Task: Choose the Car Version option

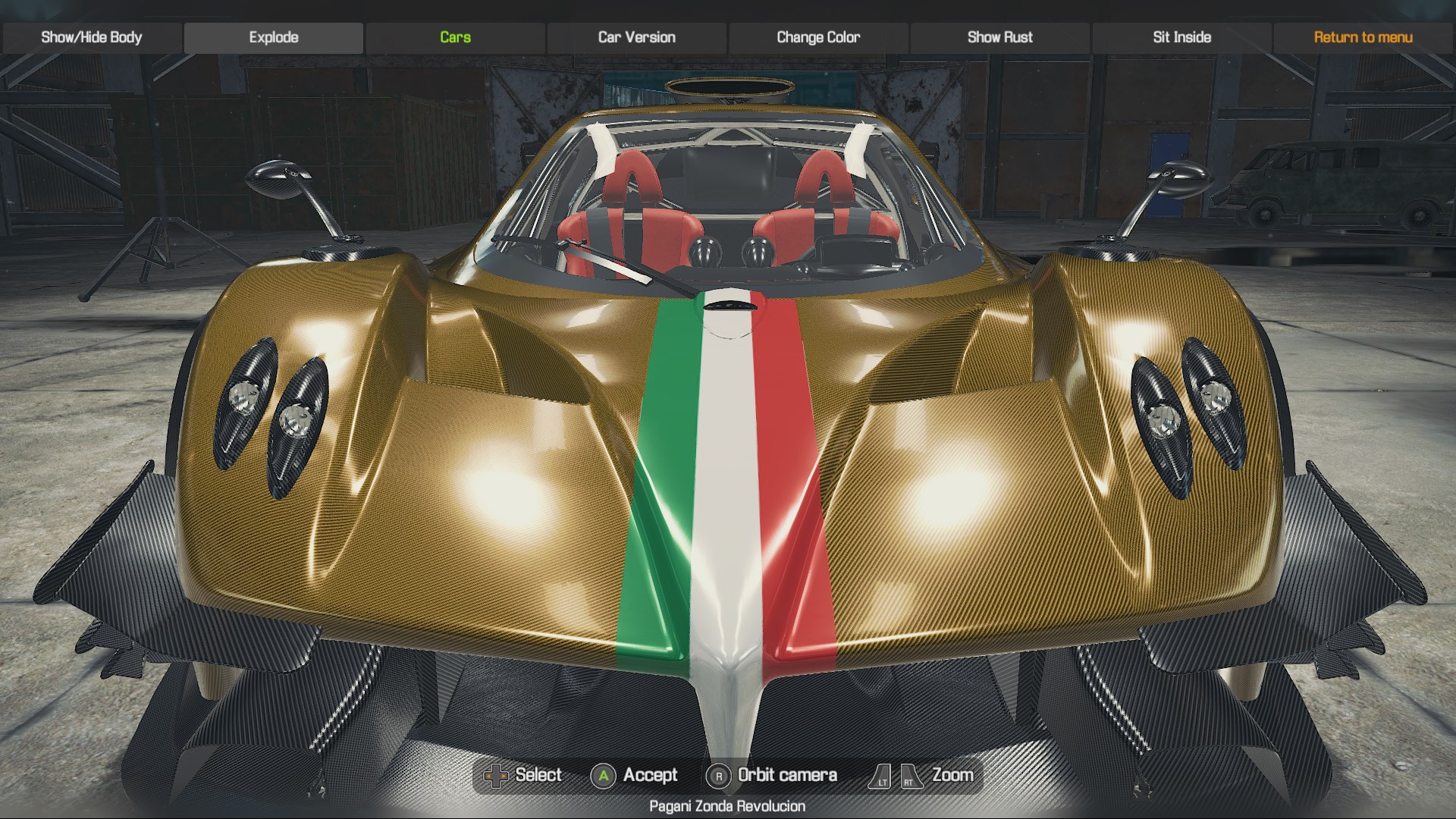Action: (637, 37)
